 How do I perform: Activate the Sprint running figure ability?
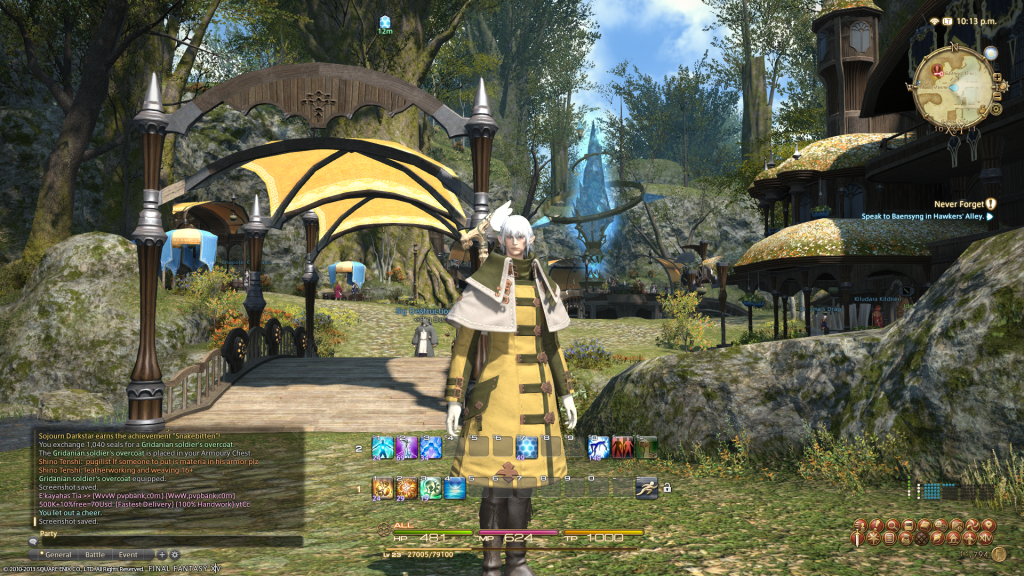click(646, 487)
